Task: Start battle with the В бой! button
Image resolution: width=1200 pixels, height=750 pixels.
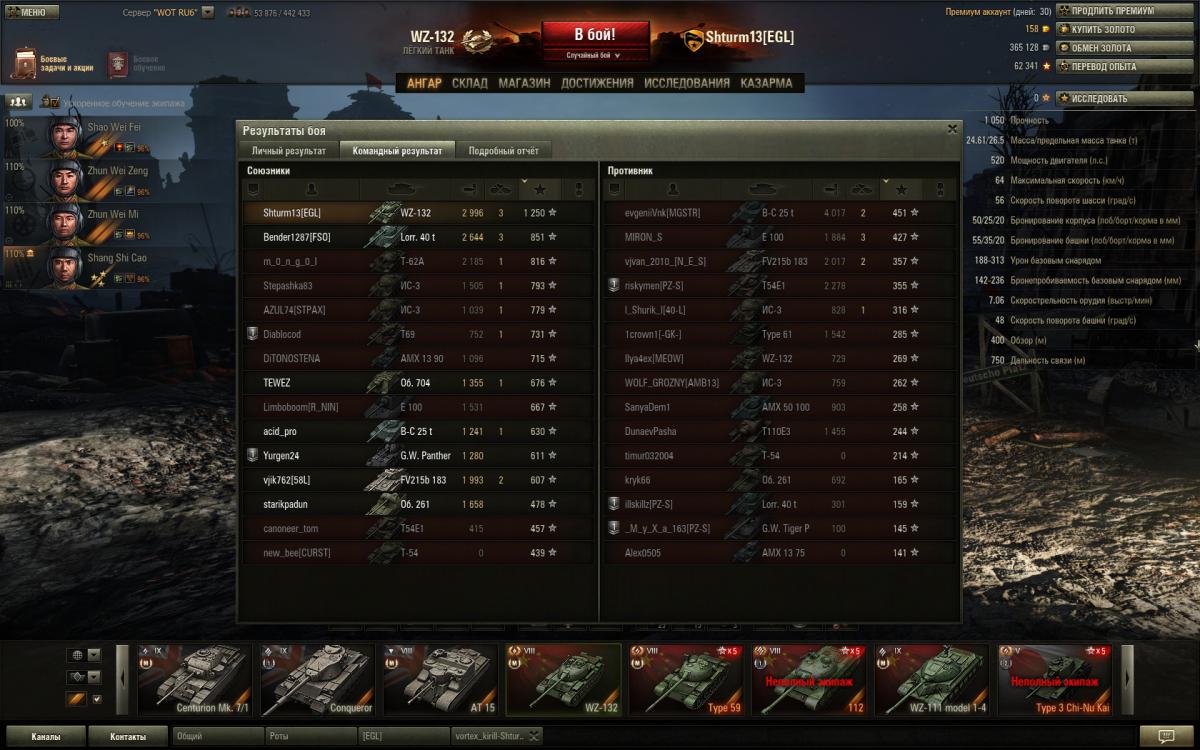Action: tap(596, 36)
